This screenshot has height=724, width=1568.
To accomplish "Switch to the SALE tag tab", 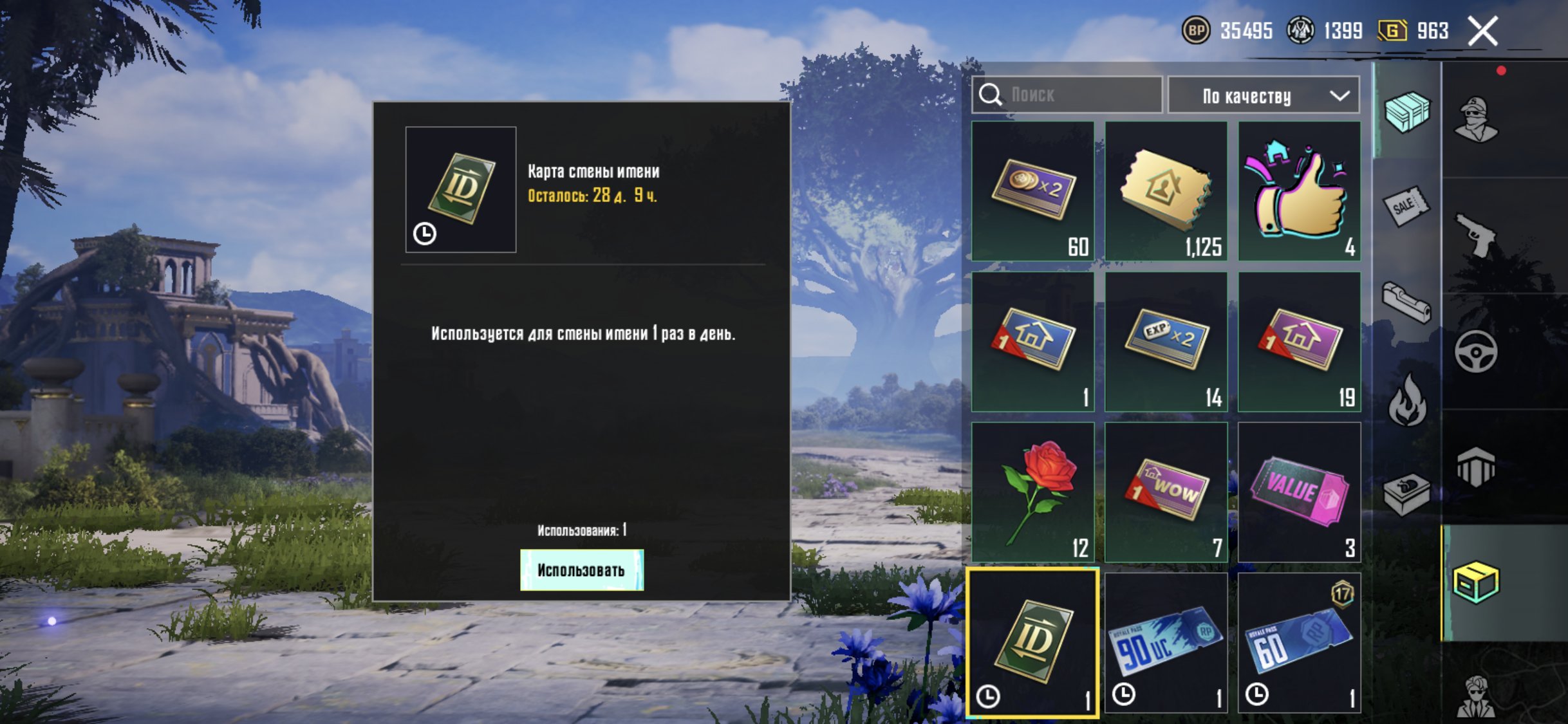I will click(1406, 206).
